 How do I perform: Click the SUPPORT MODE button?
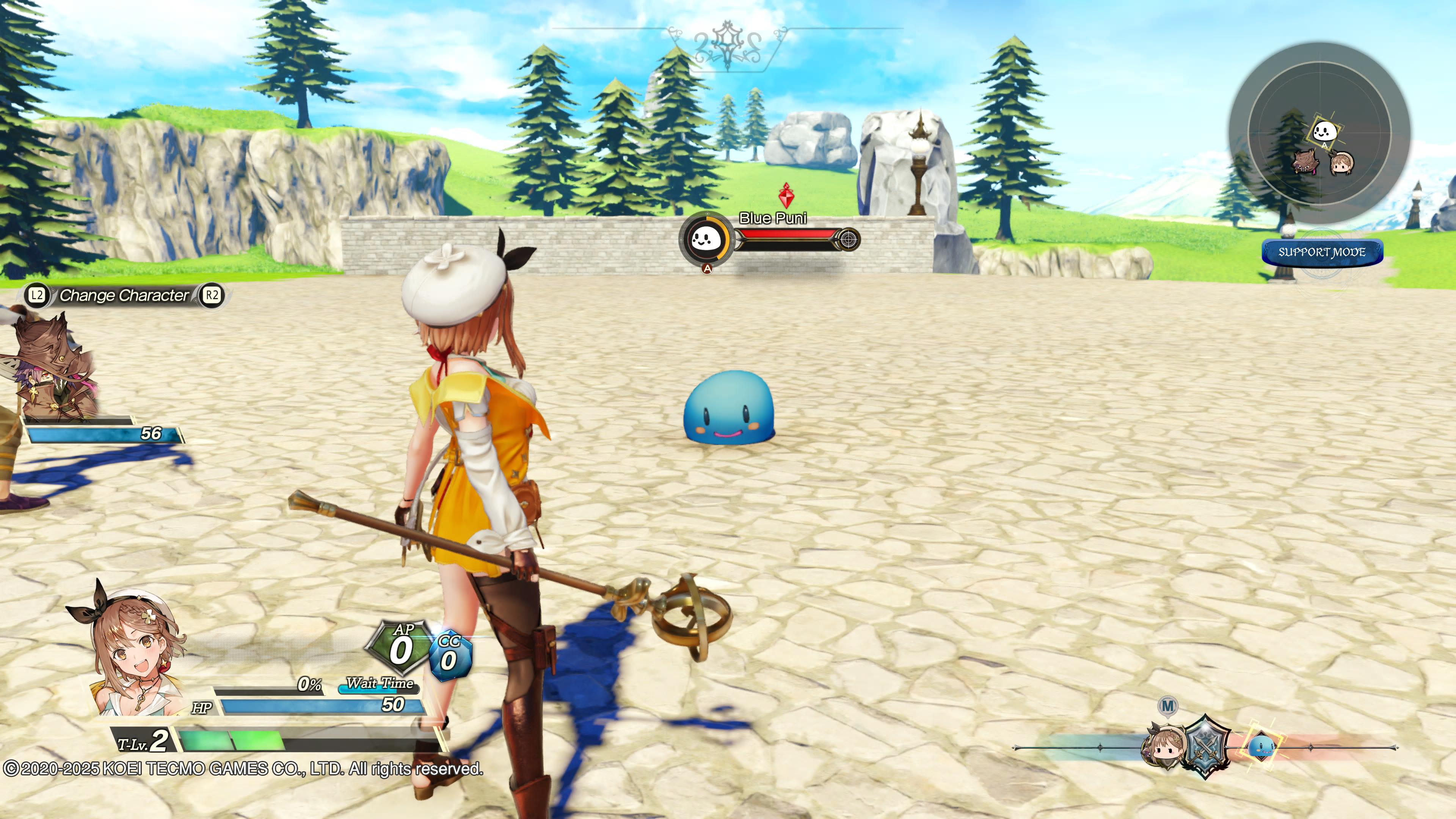point(1322,252)
